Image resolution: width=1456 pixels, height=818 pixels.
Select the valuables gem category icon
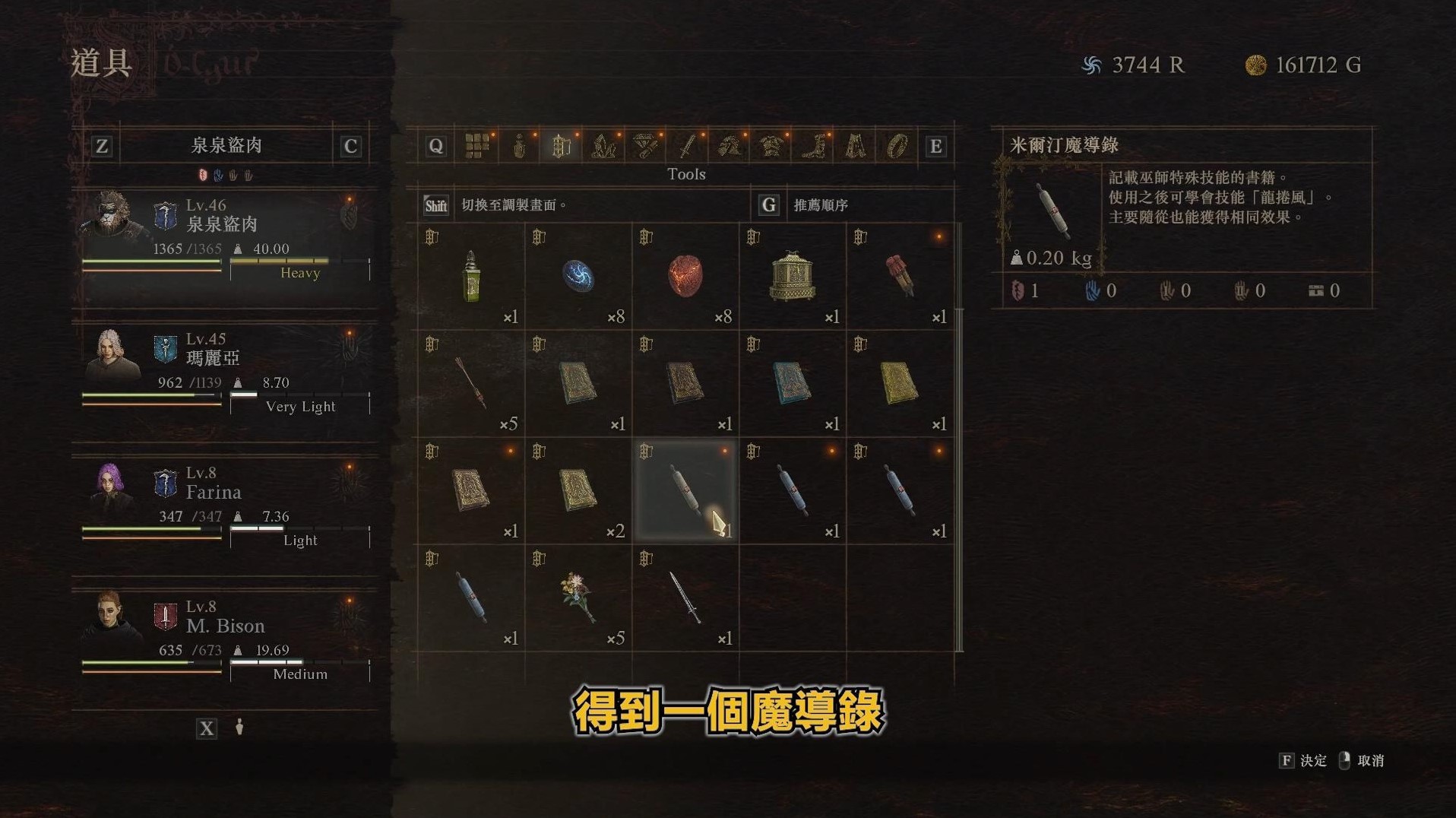[643, 146]
